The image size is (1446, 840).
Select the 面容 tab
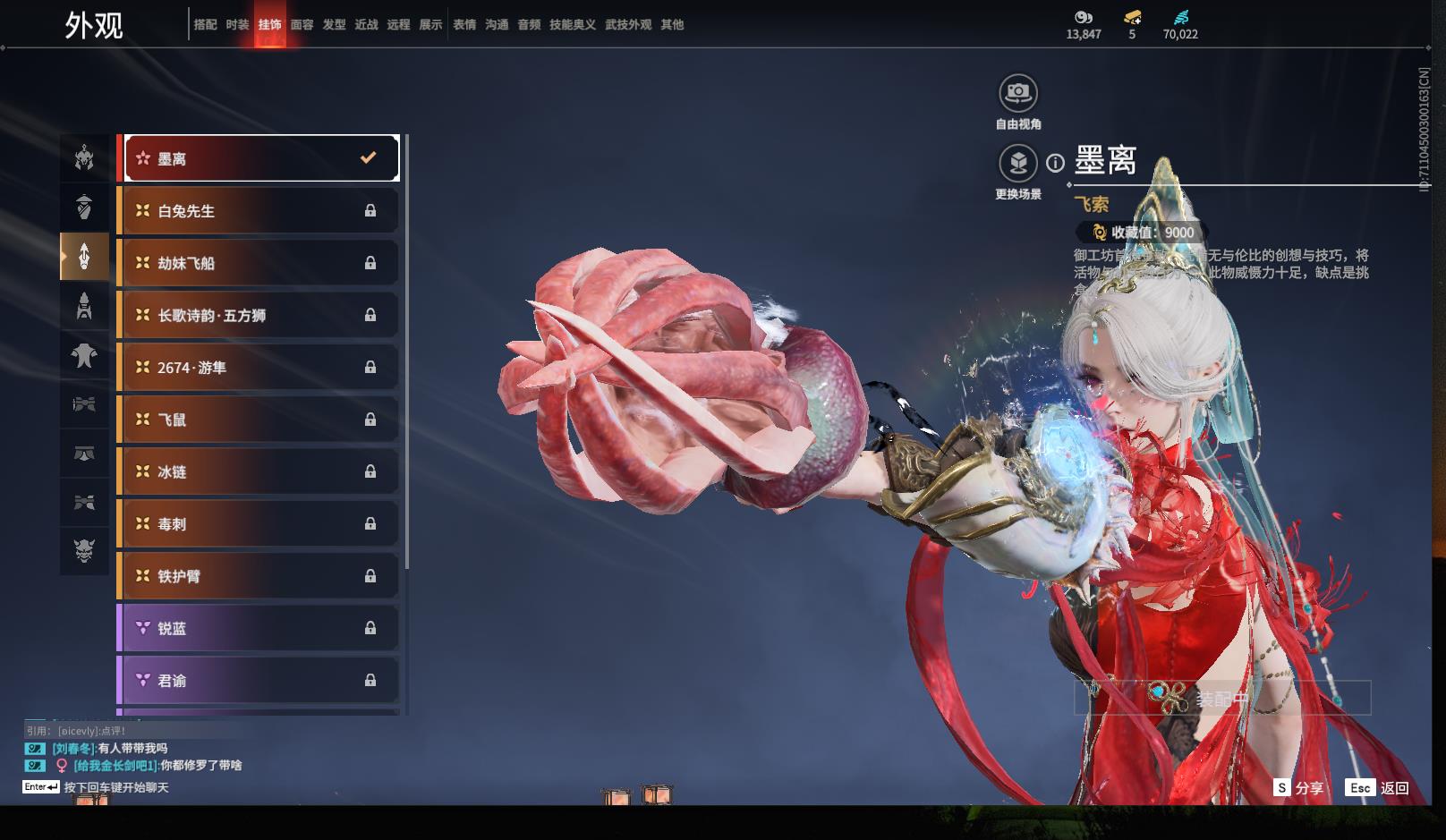[x=302, y=25]
